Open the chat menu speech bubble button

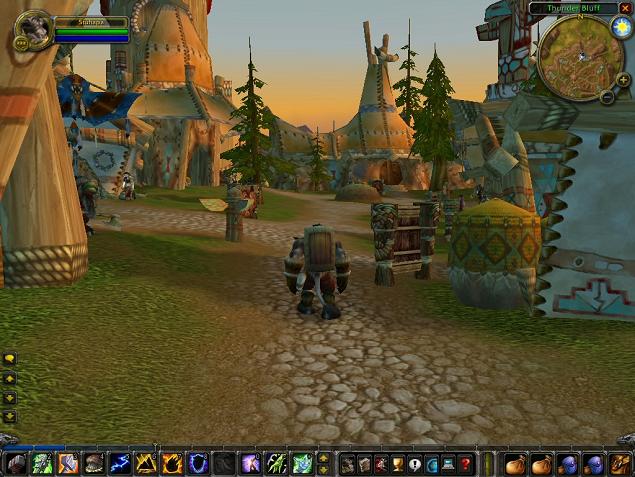click(10, 358)
